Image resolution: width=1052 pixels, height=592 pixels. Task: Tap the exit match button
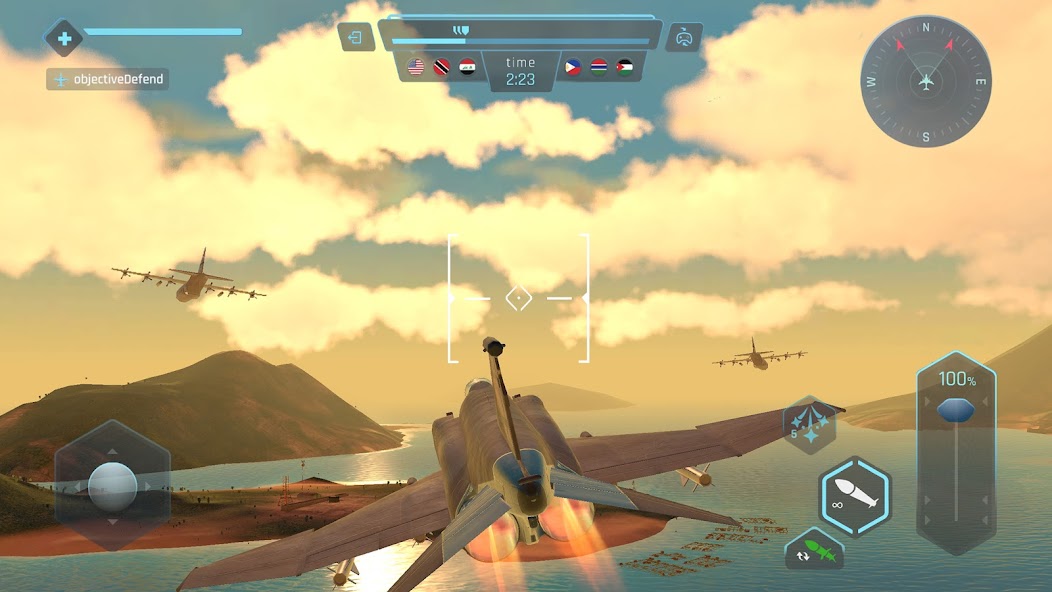(x=355, y=38)
